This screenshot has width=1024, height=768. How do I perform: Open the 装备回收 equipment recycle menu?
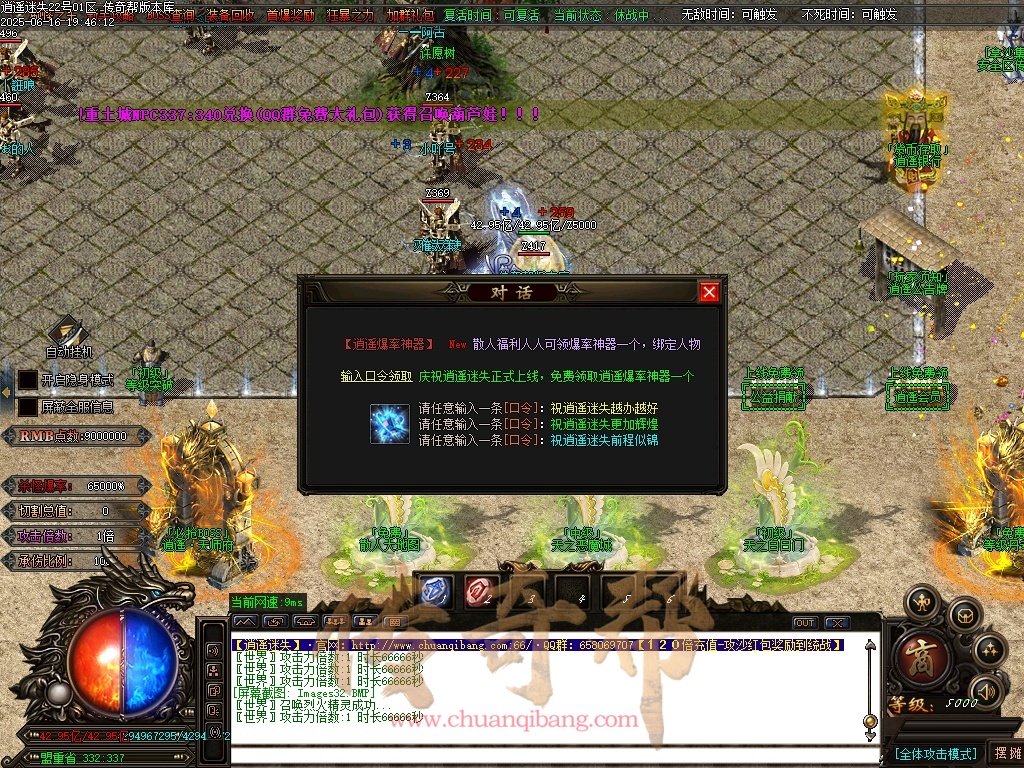tap(230, 16)
